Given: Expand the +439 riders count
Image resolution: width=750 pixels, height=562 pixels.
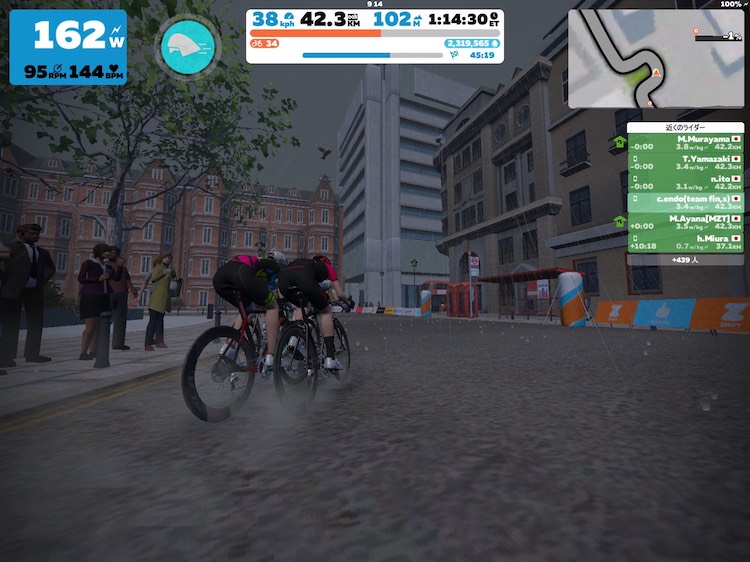Looking at the screenshot, I should click(685, 259).
